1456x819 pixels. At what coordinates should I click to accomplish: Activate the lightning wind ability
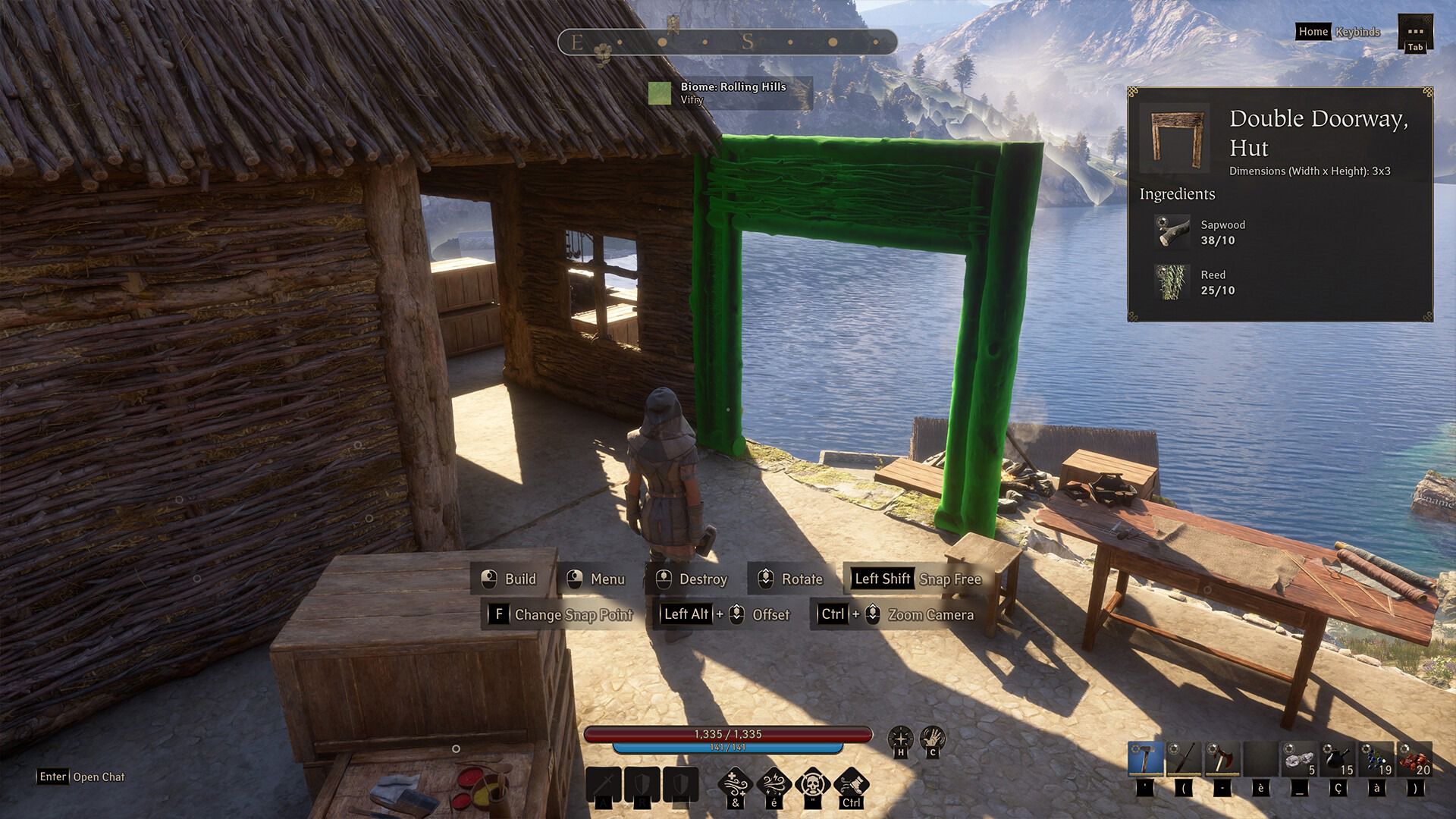click(x=774, y=784)
